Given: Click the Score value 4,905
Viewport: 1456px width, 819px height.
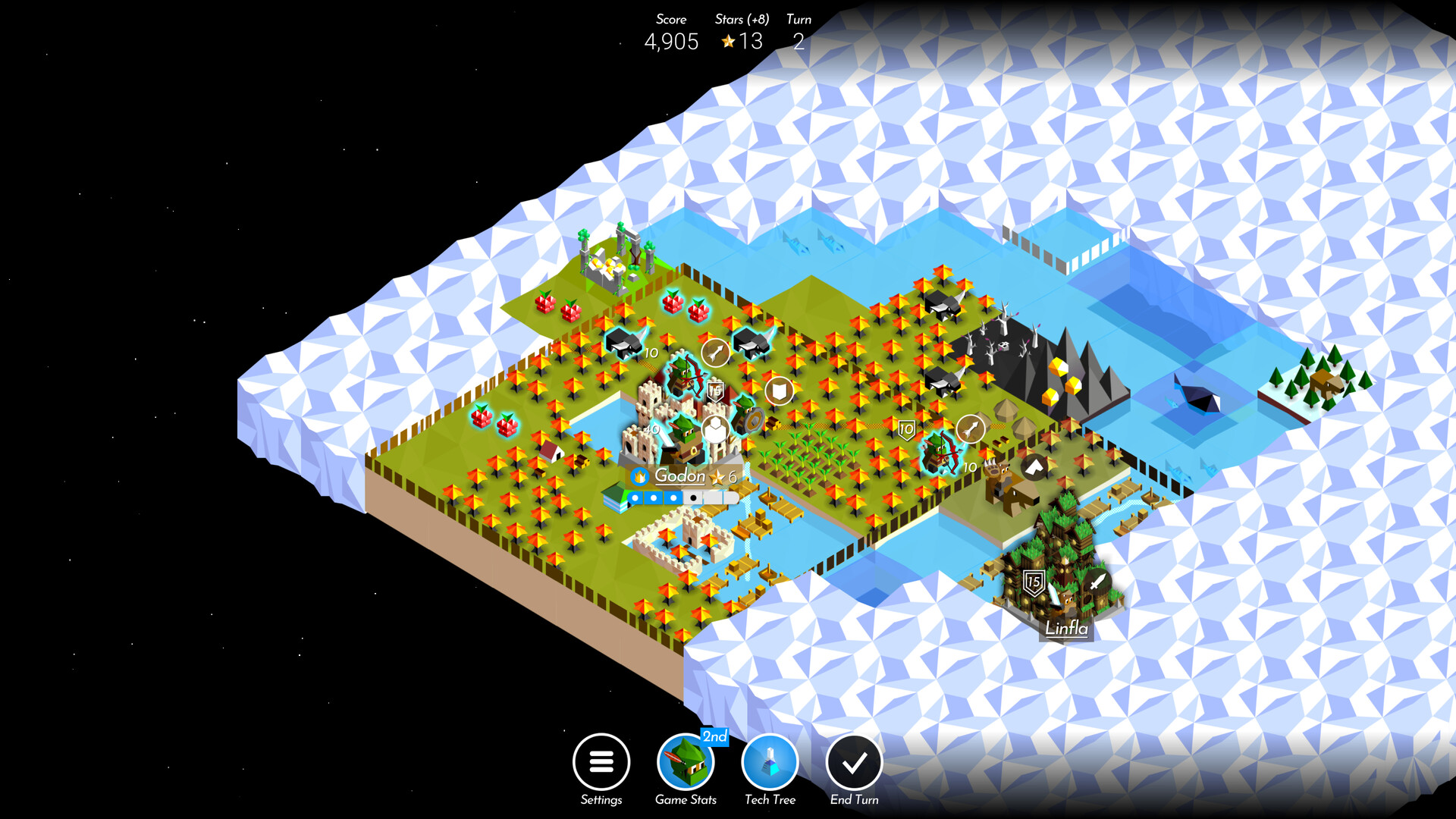Looking at the screenshot, I should [x=670, y=42].
